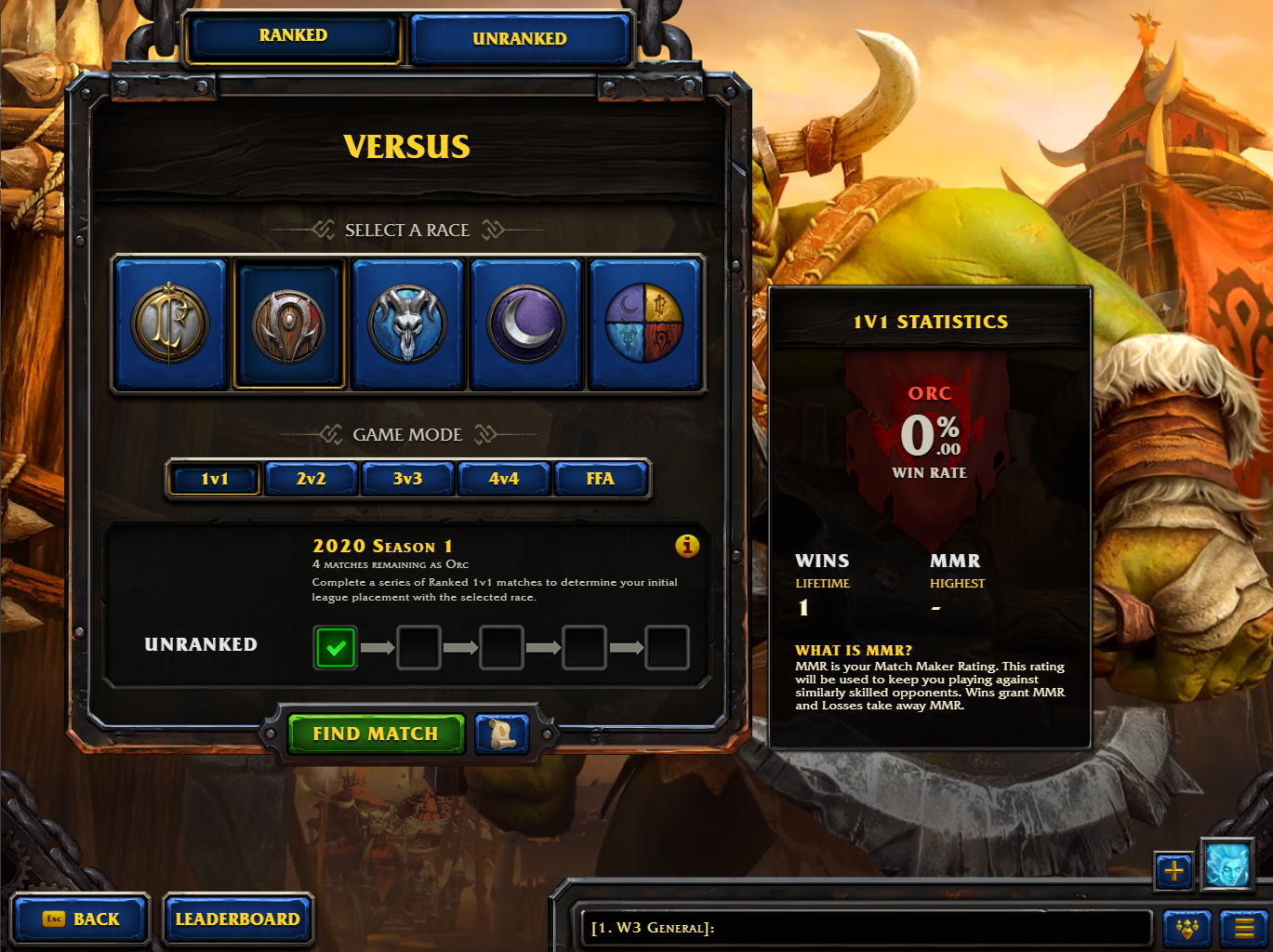Open the blue character portrait profile
1273x952 pixels.
tap(1227, 865)
